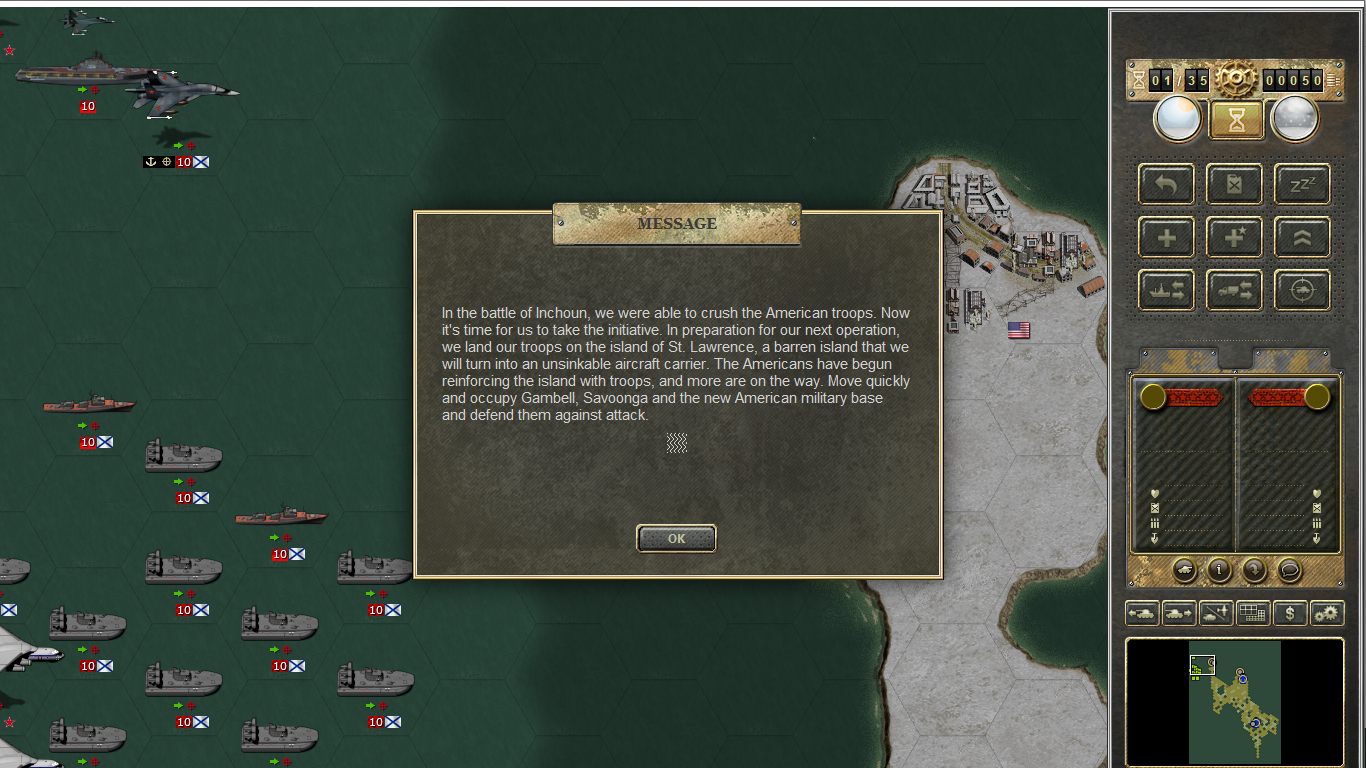Select the previous unit tank arrow button
The image size is (1366, 768).
[1142, 613]
